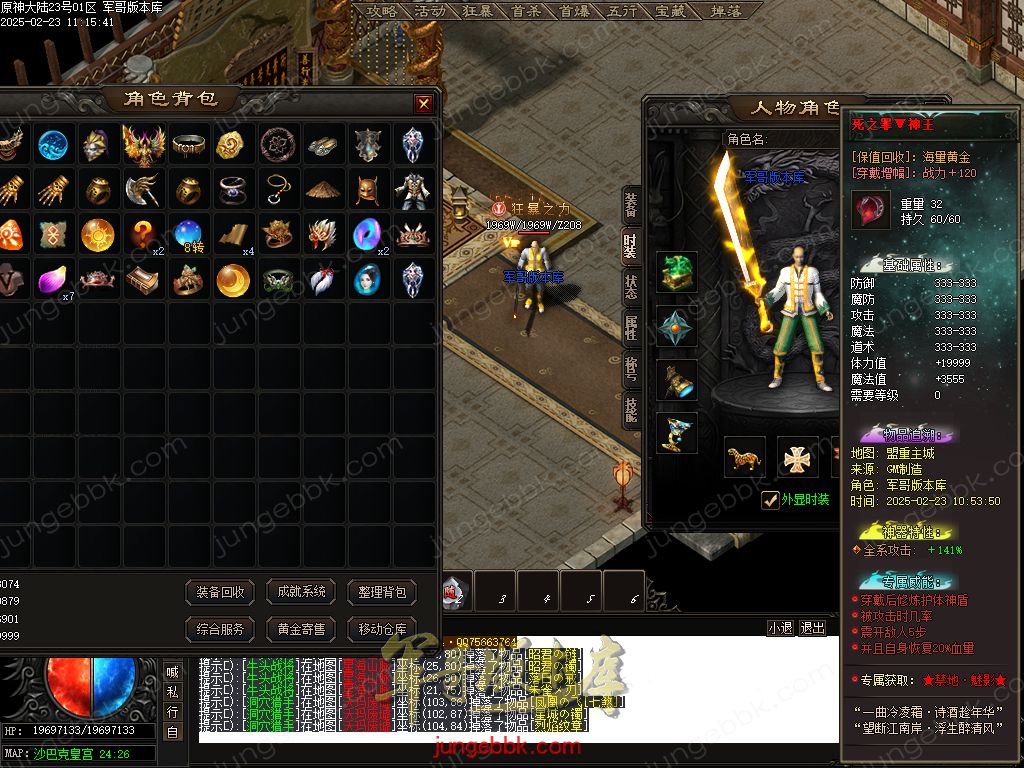Viewport: 1024px width, 768px height.
Task: Close the 角色背包 inventory window
Action: (424, 103)
